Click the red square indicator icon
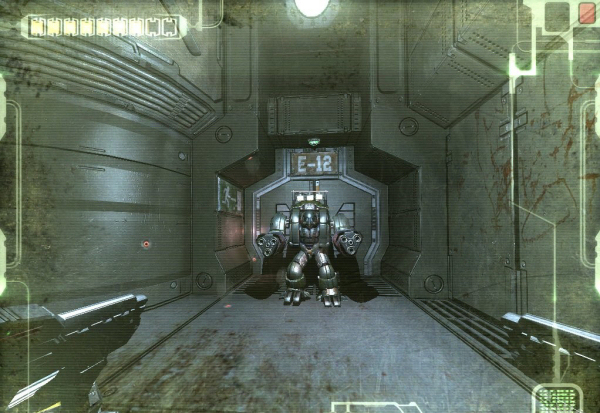 pyautogui.click(x=586, y=13)
